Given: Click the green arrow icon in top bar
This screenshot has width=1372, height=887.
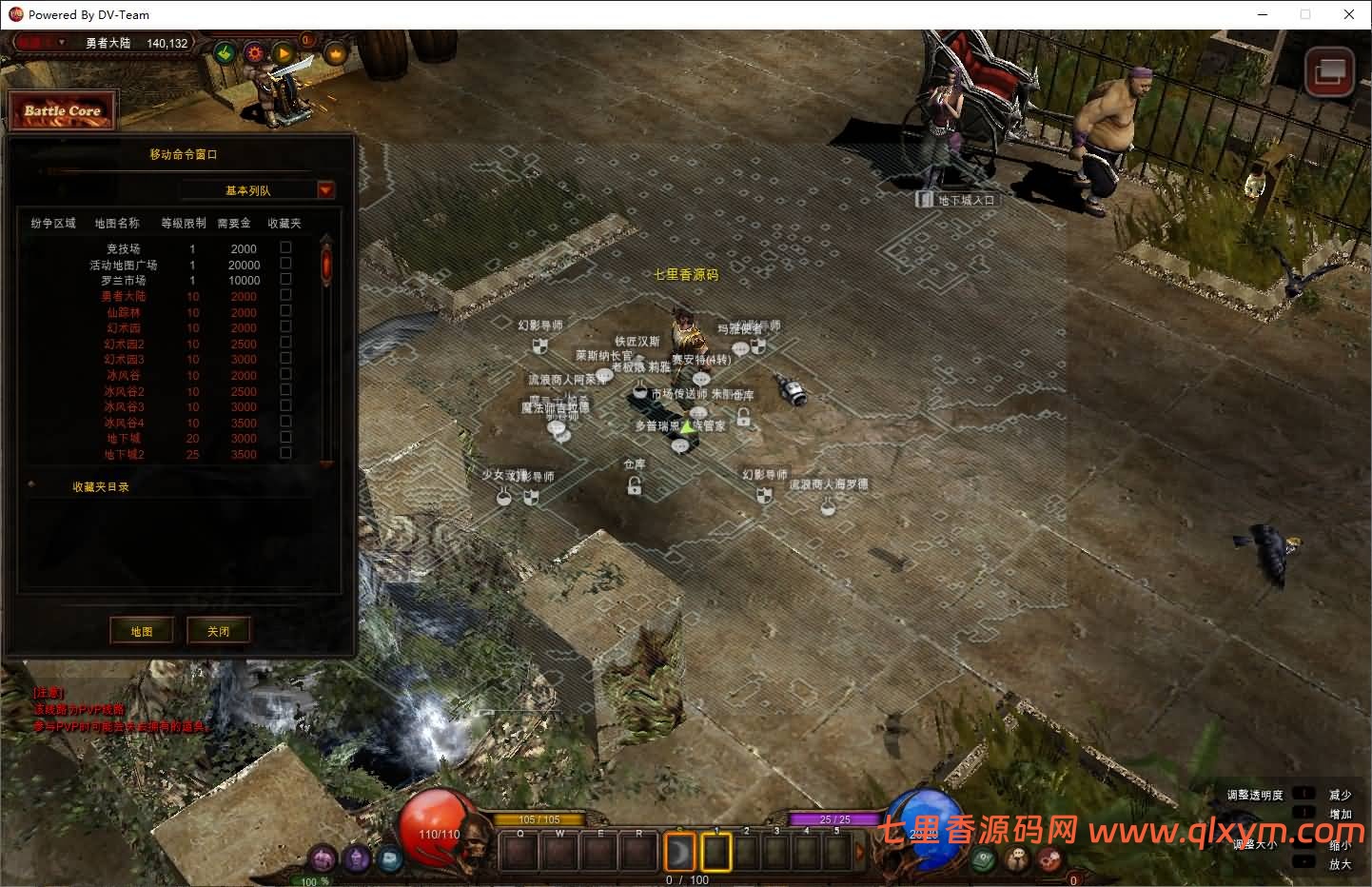Looking at the screenshot, I should coord(225,53).
